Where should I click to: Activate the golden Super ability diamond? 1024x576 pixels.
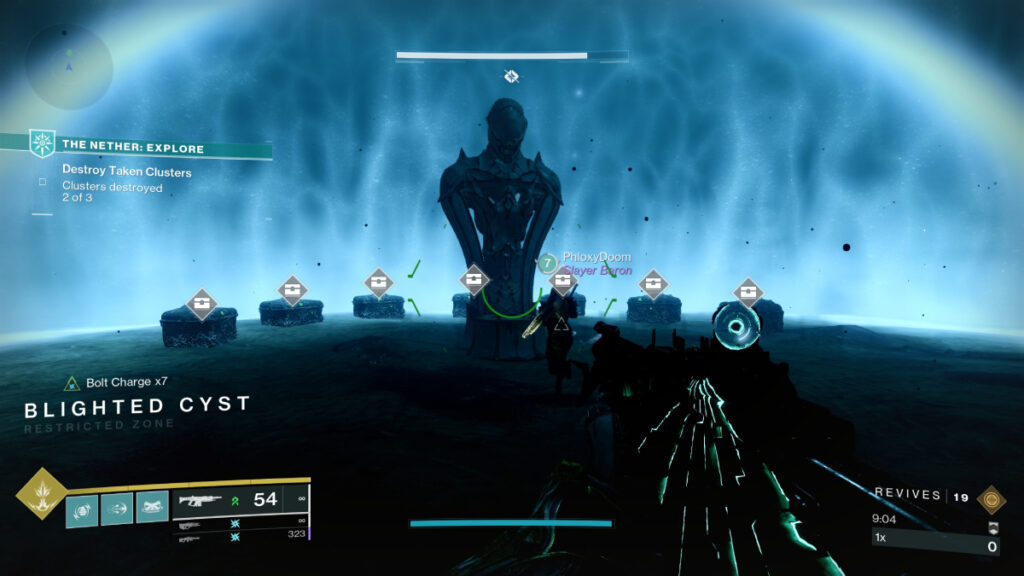coord(41,494)
